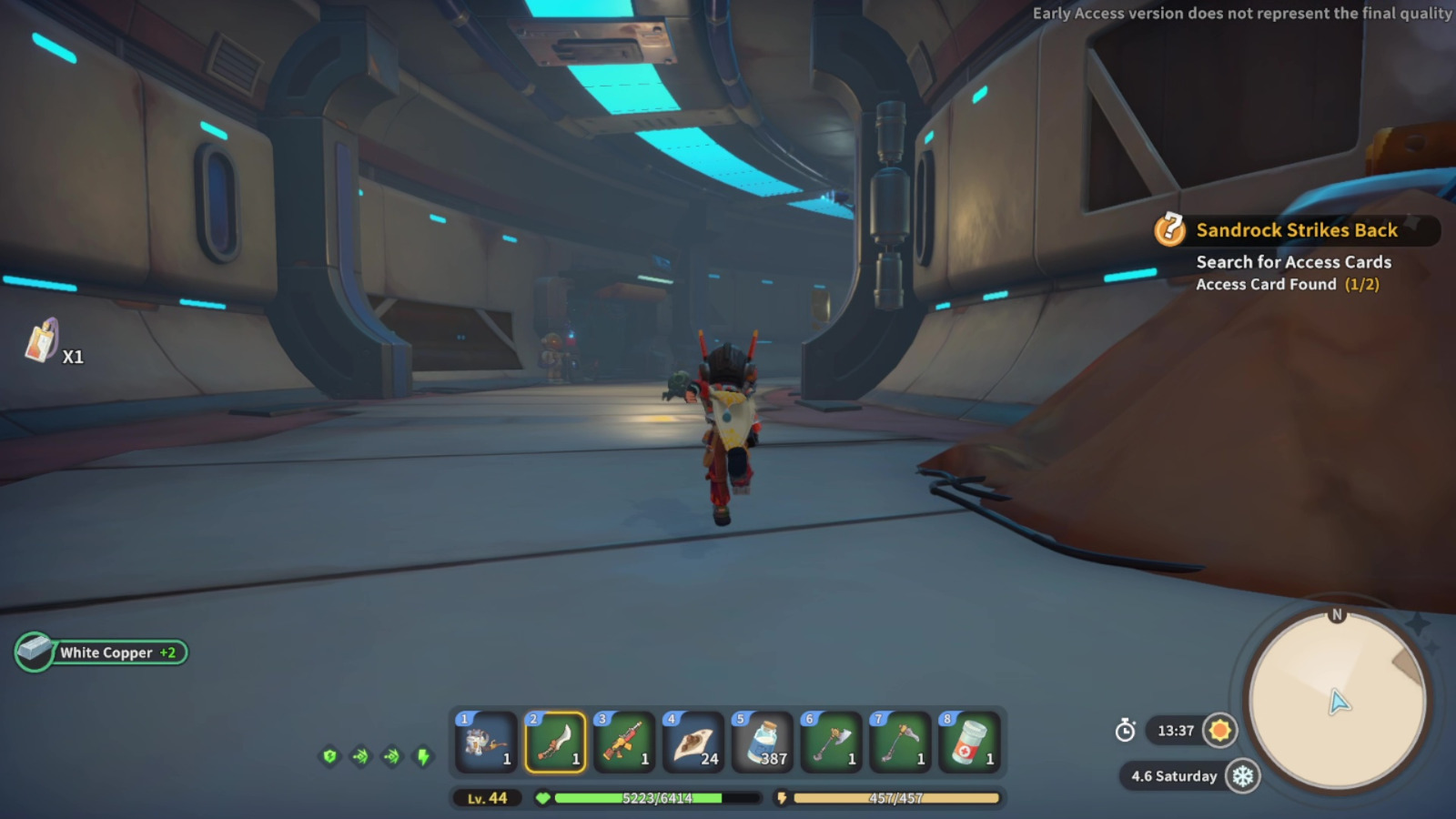Click the Access Card Found (1/2) counter

[1286, 284]
